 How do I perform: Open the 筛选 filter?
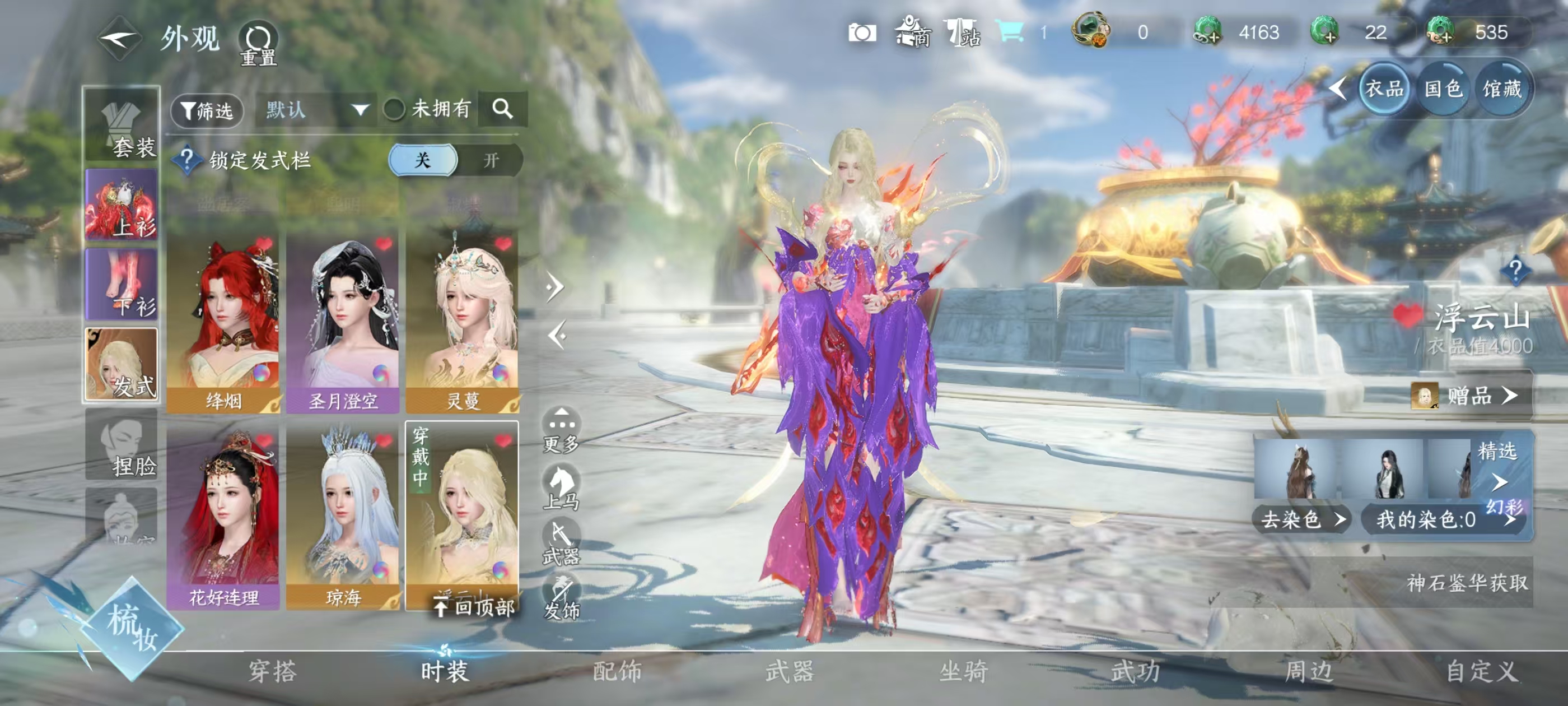tap(207, 110)
